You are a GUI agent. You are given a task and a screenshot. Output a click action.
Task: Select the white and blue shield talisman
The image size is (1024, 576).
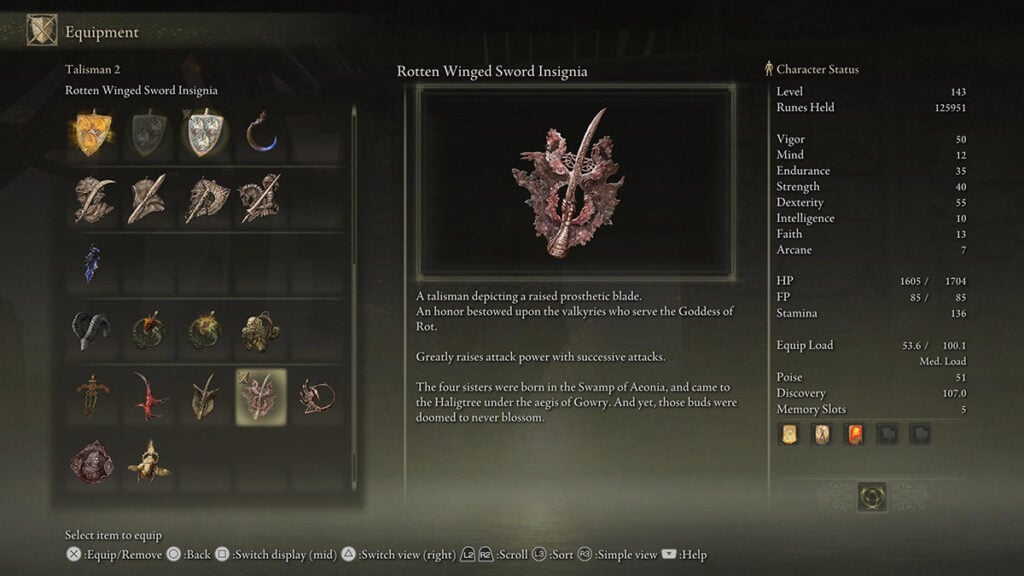coord(204,133)
